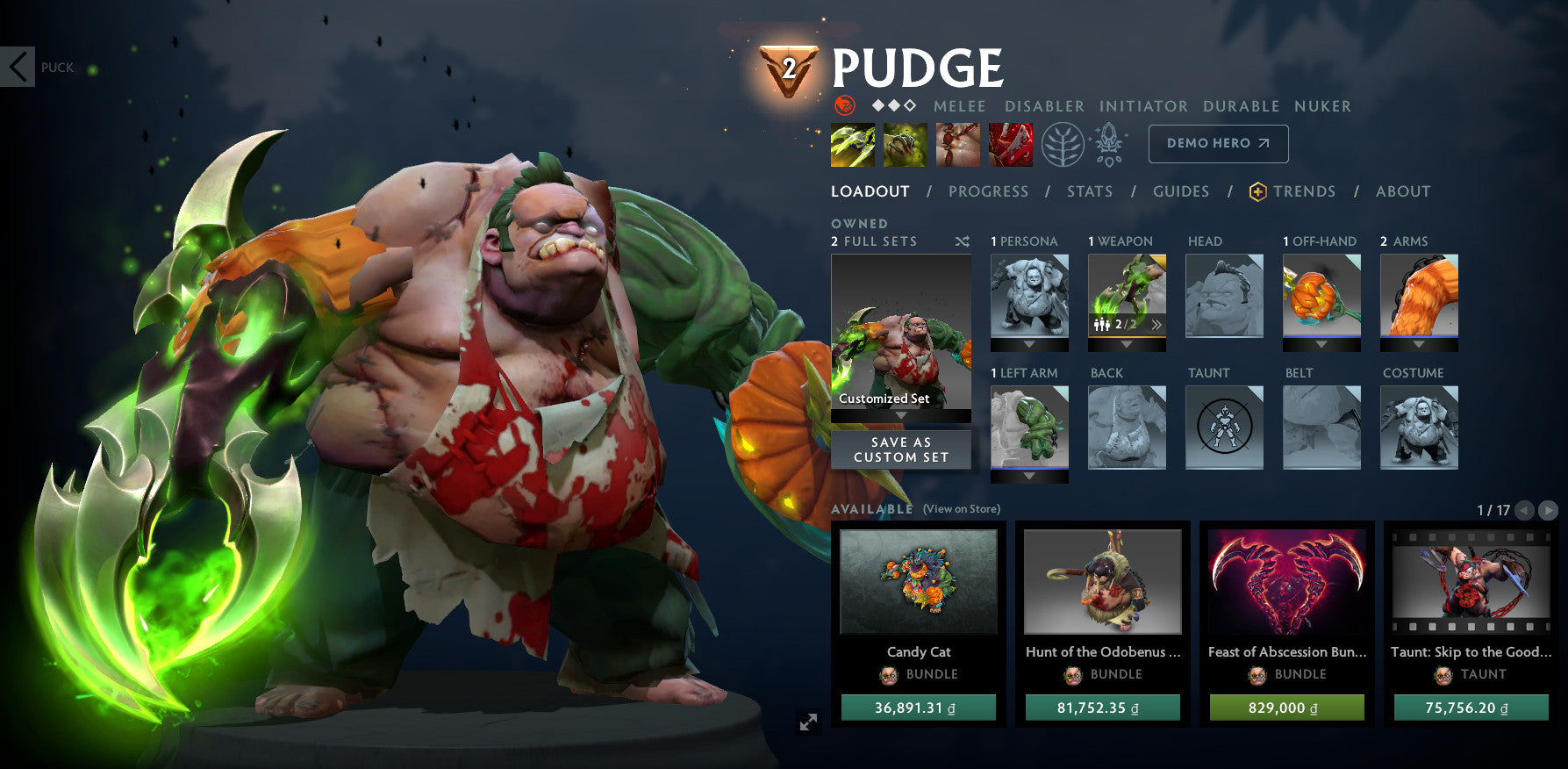1568x769 pixels.
Task: Shuffle equipped sets with the crossed-arrows icon
Action: (x=962, y=242)
